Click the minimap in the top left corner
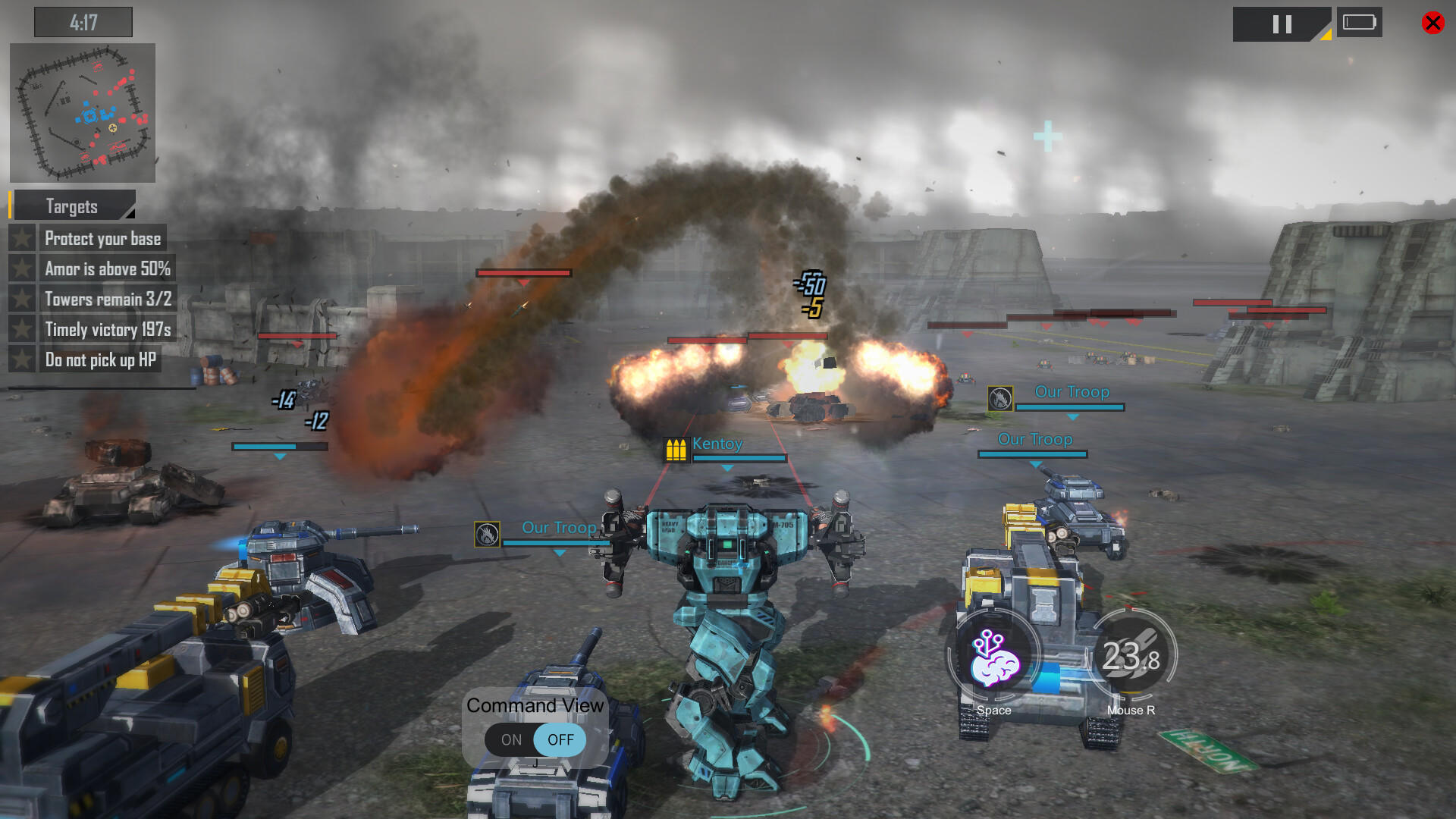This screenshot has height=819, width=1456. [x=82, y=111]
